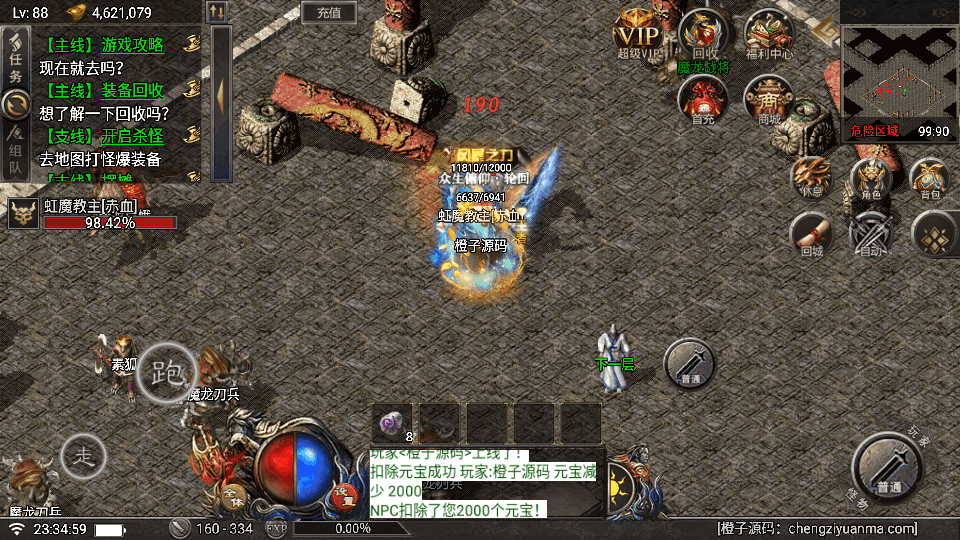Select the 开启杀怪 side quest entry
This screenshot has height=540, width=960.
pyautogui.click(x=117, y=135)
